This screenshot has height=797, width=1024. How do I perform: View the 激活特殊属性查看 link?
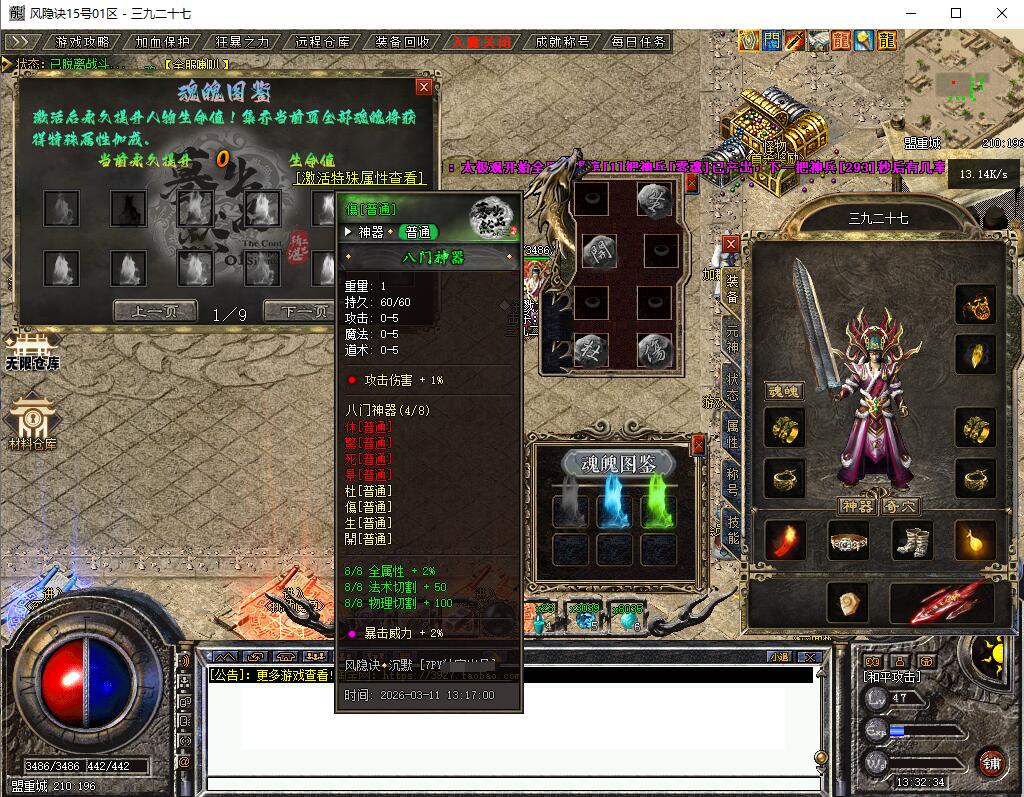pyautogui.click(x=360, y=178)
